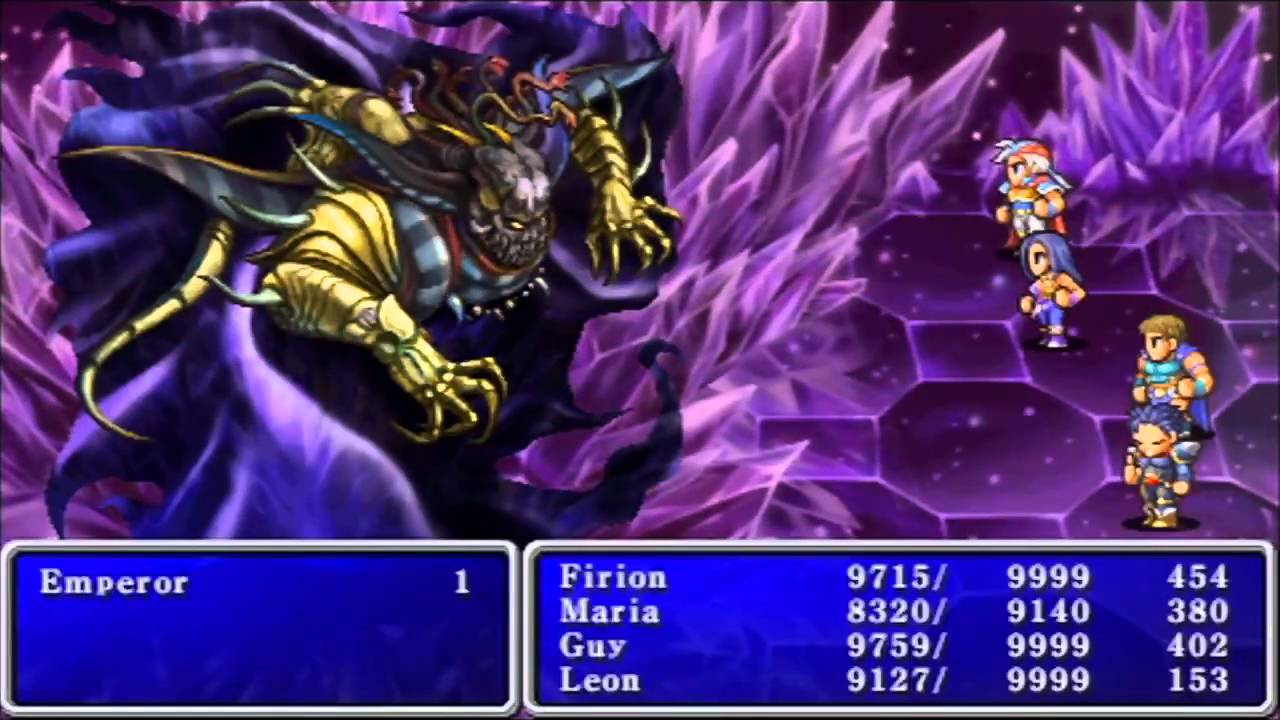
Task: Select the Emperor enemy name entry
Action: 114,583
